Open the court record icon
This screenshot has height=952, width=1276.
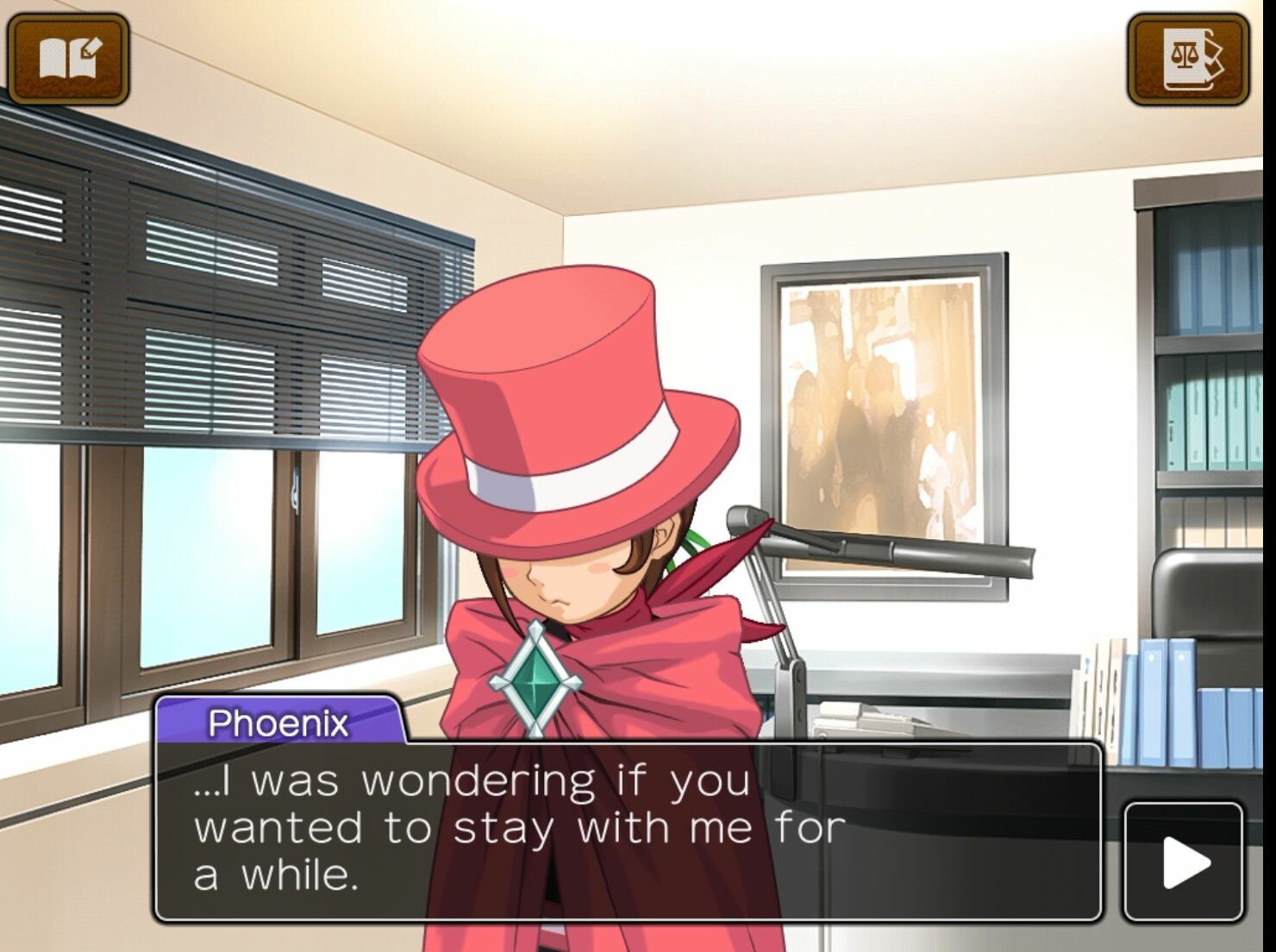[1189, 59]
